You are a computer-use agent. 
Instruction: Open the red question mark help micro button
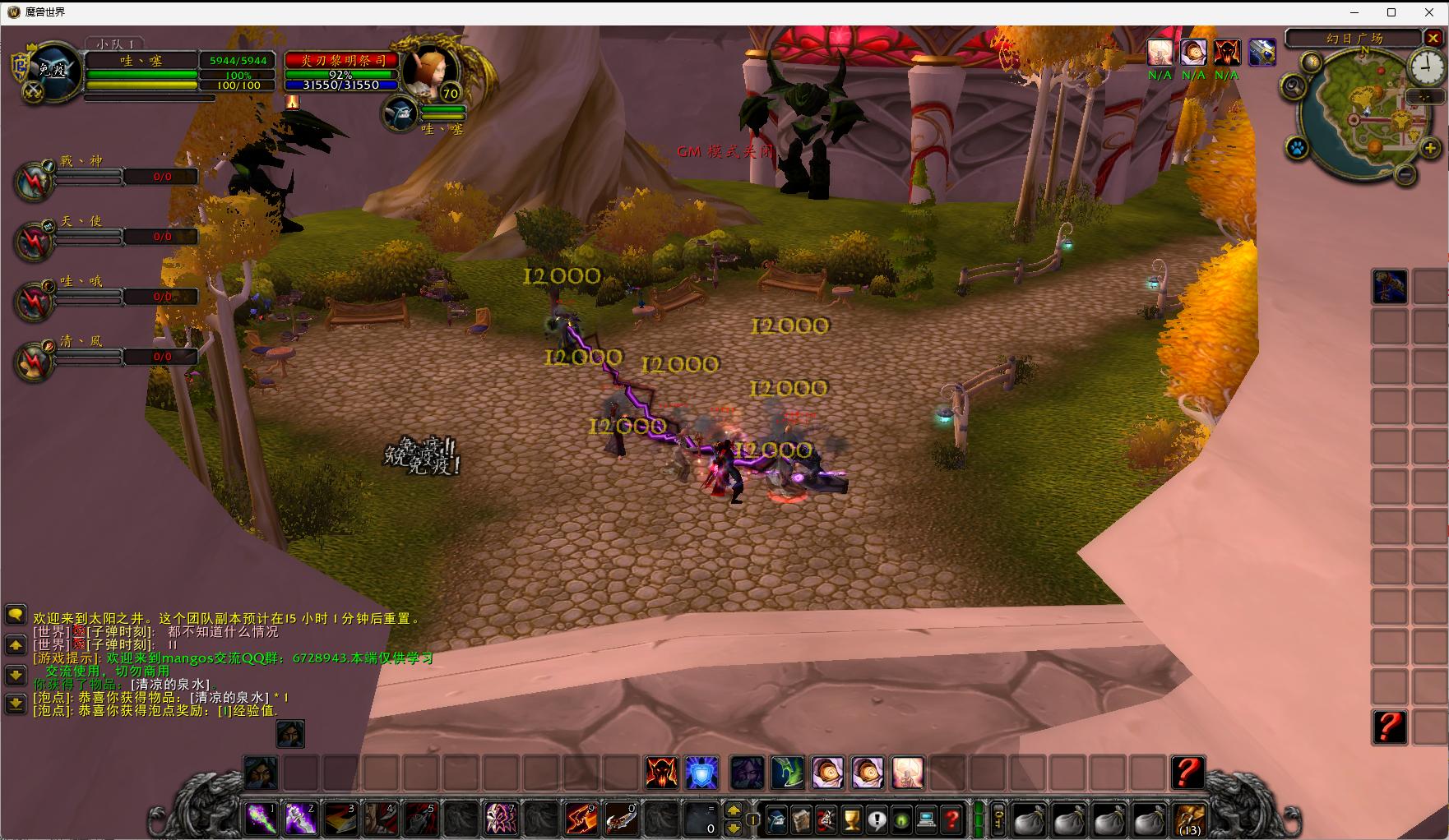(951, 819)
